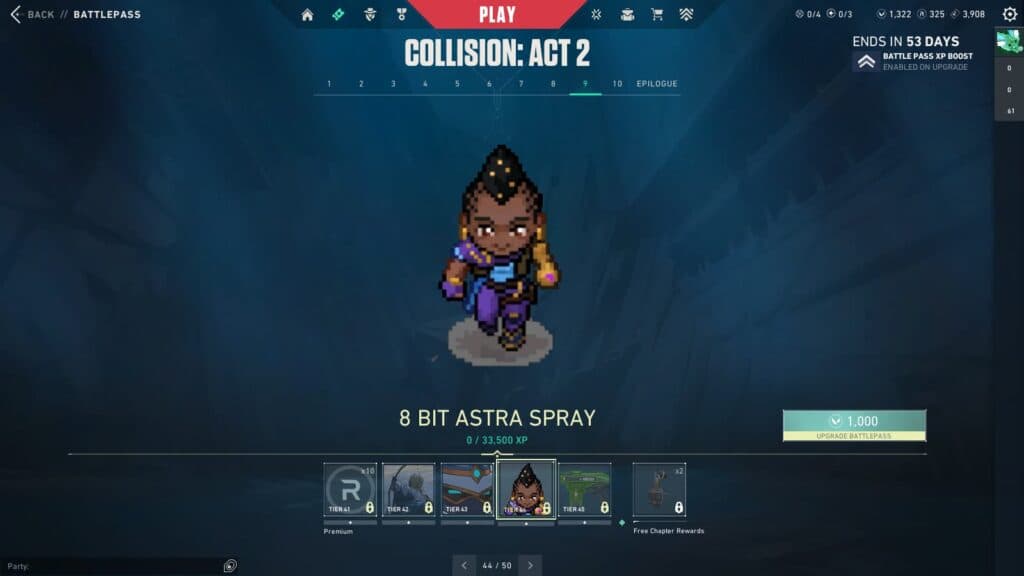Select the Tier 41 Radianite reward

[350, 489]
